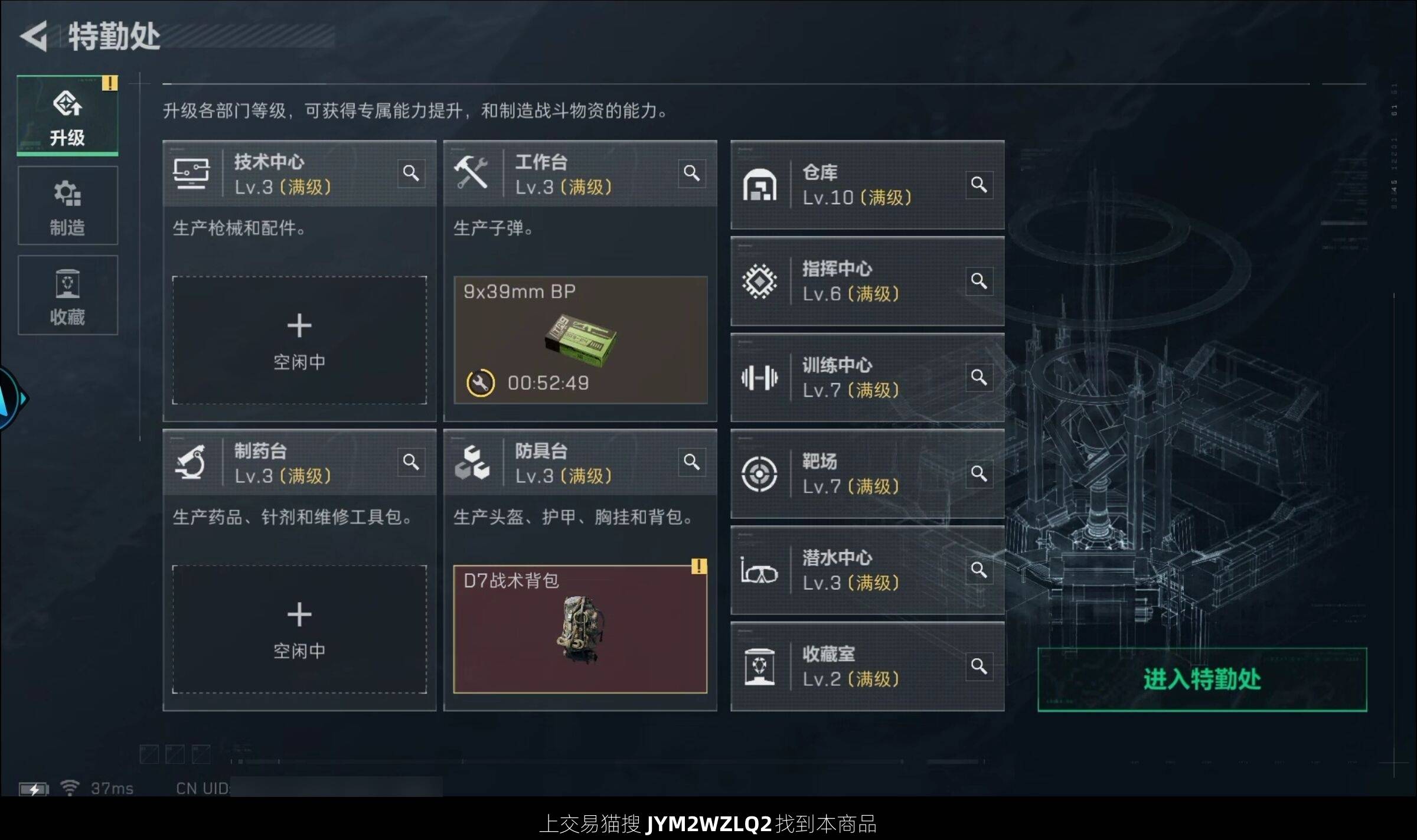The width and height of the screenshot is (1417, 840).
Task: Go back using the arrow beside 特勤处
Action: point(34,36)
